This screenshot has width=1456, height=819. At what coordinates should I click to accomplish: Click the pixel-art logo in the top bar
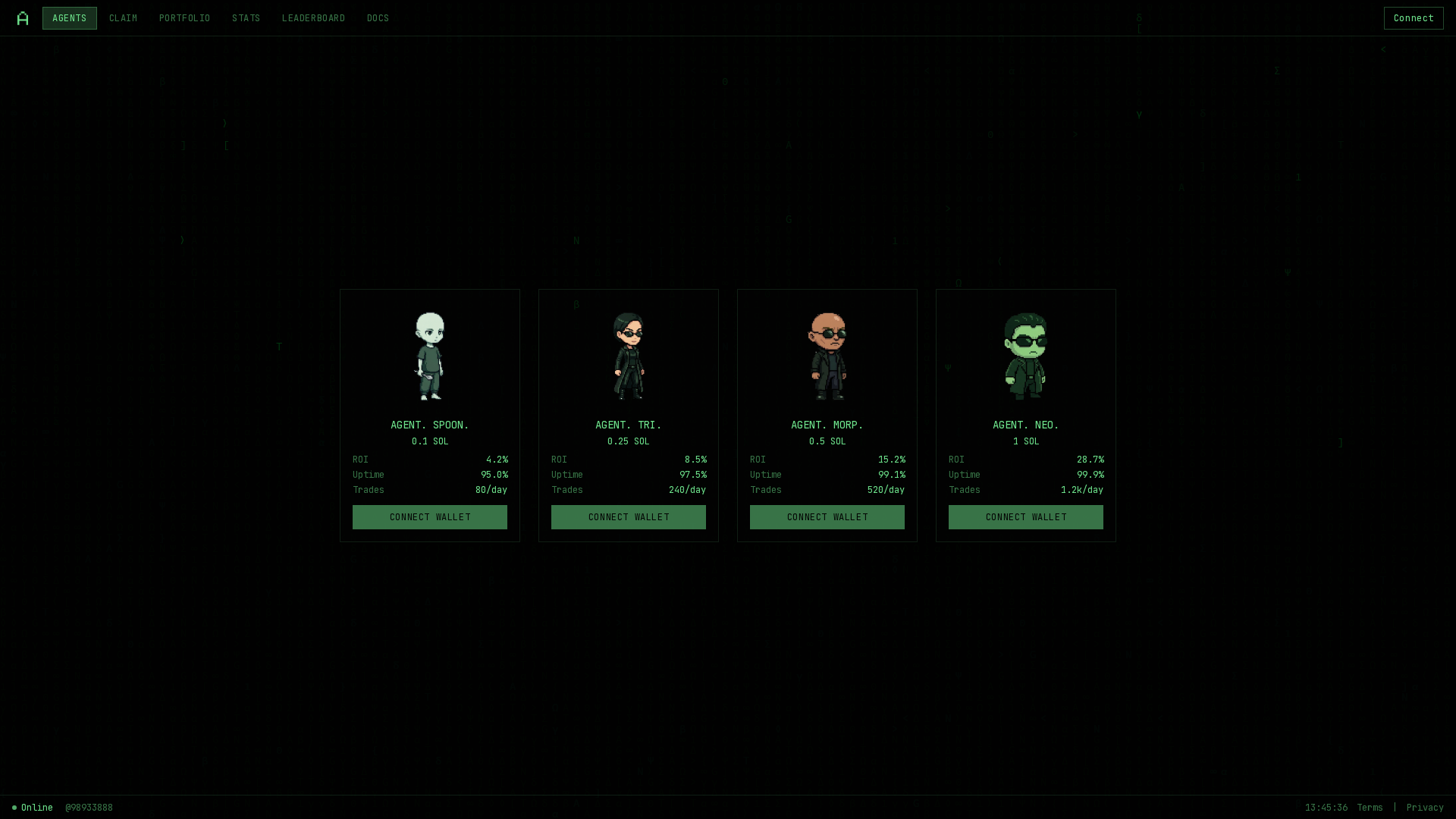(x=22, y=17)
